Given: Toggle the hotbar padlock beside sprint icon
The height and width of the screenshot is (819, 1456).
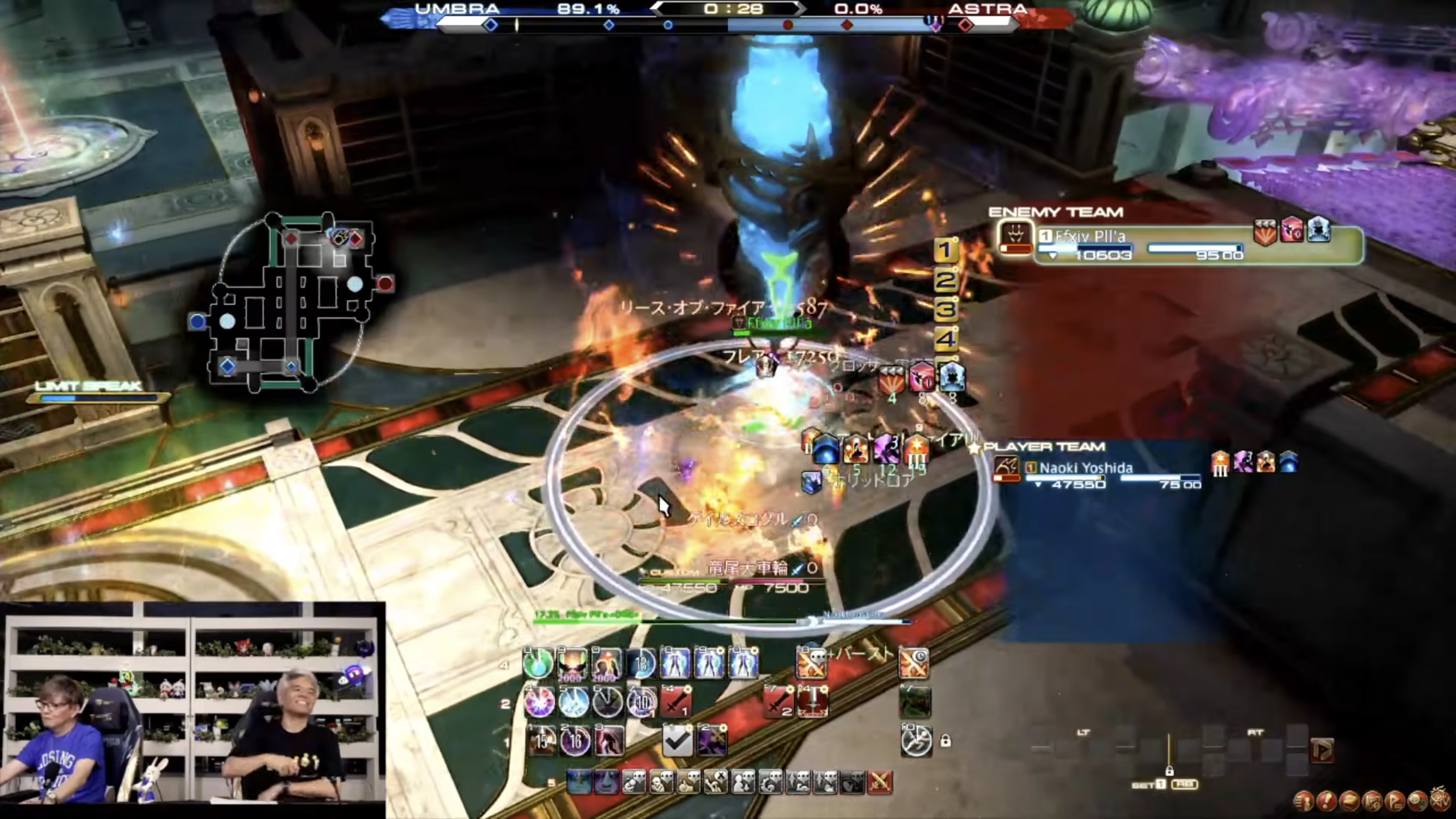Looking at the screenshot, I should 945,741.
